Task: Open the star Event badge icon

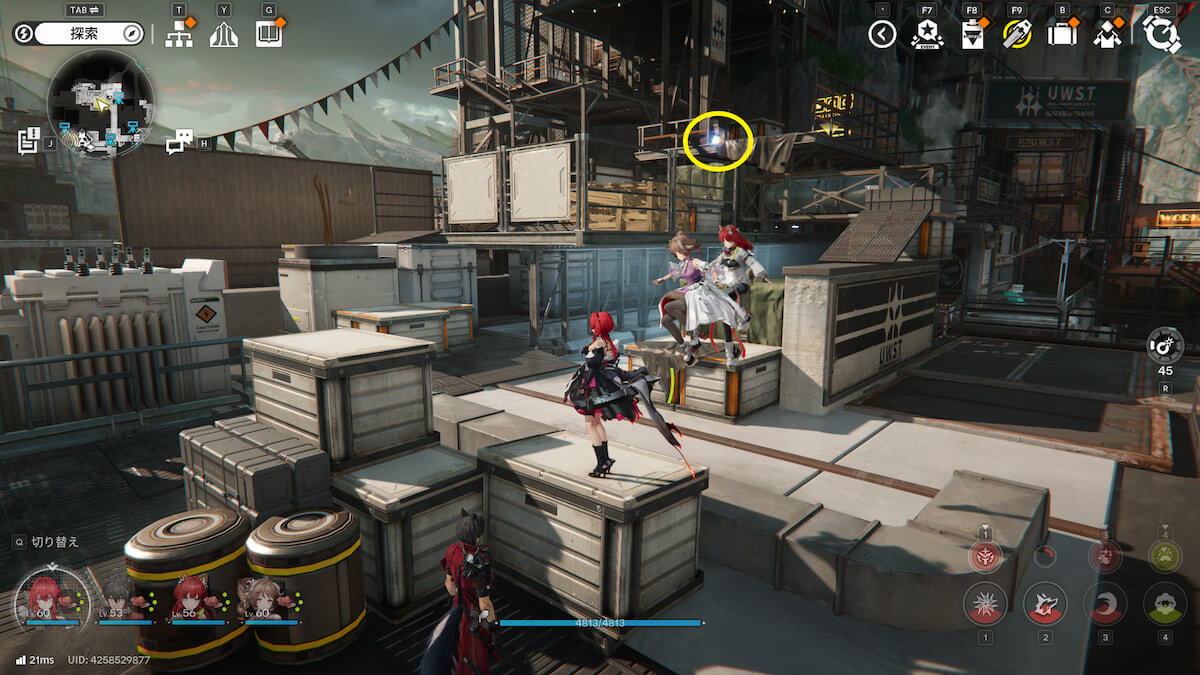Action: [x=927, y=35]
